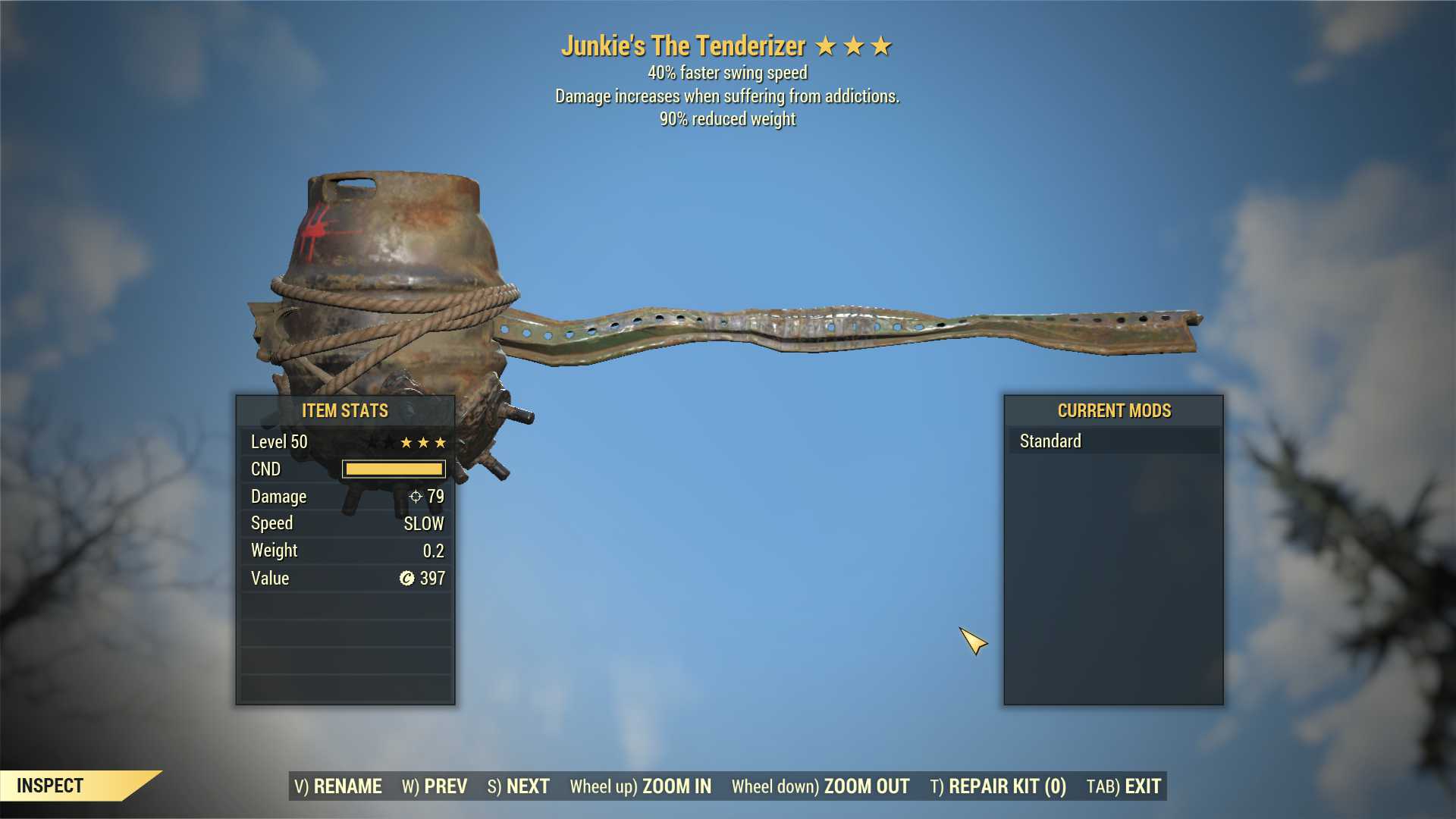Image resolution: width=1456 pixels, height=819 pixels.
Task: Click the caps icon next to Value
Action: click(x=406, y=578)
